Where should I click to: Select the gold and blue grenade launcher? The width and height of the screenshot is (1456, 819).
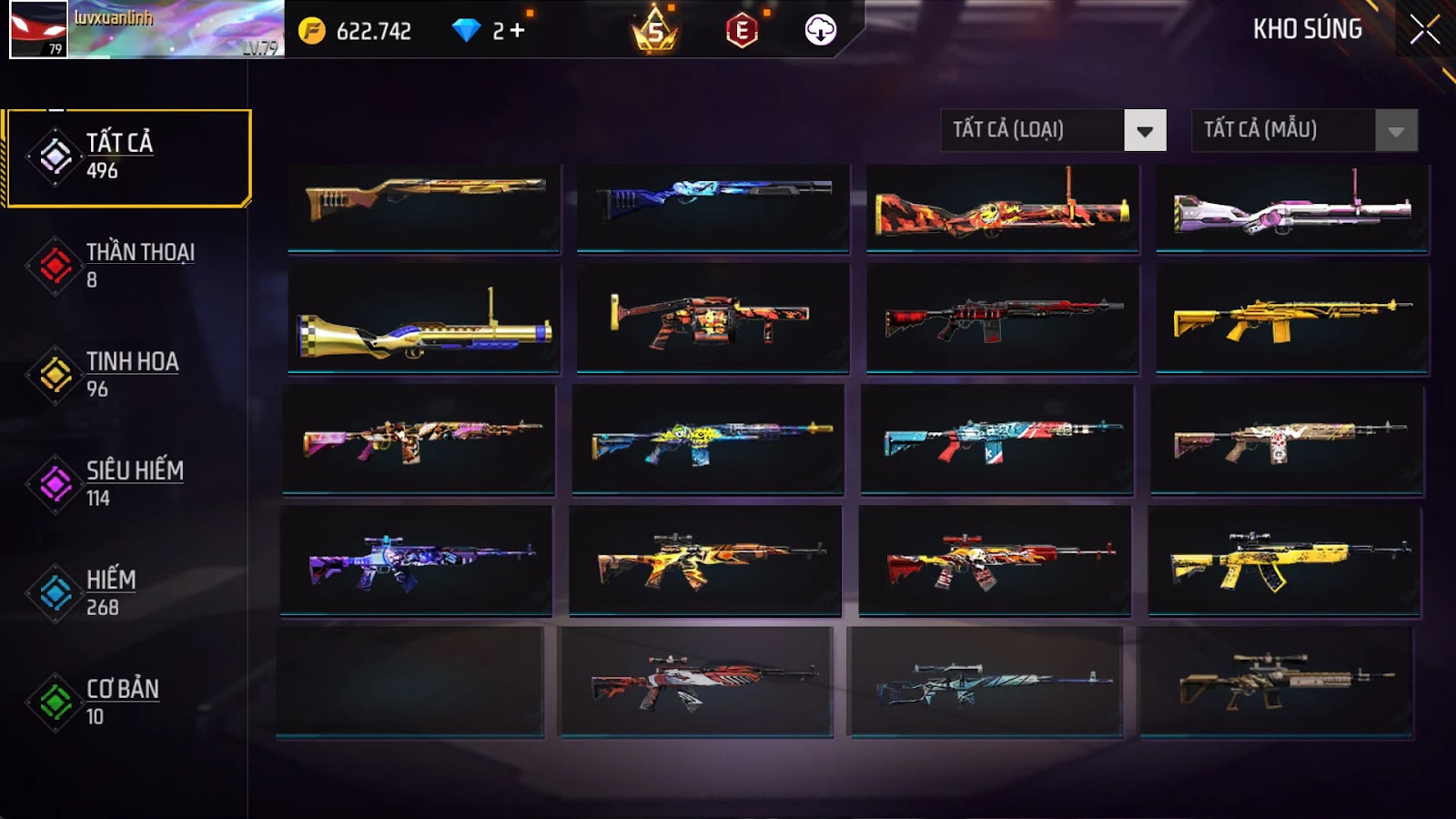click(x=424, y=318)
